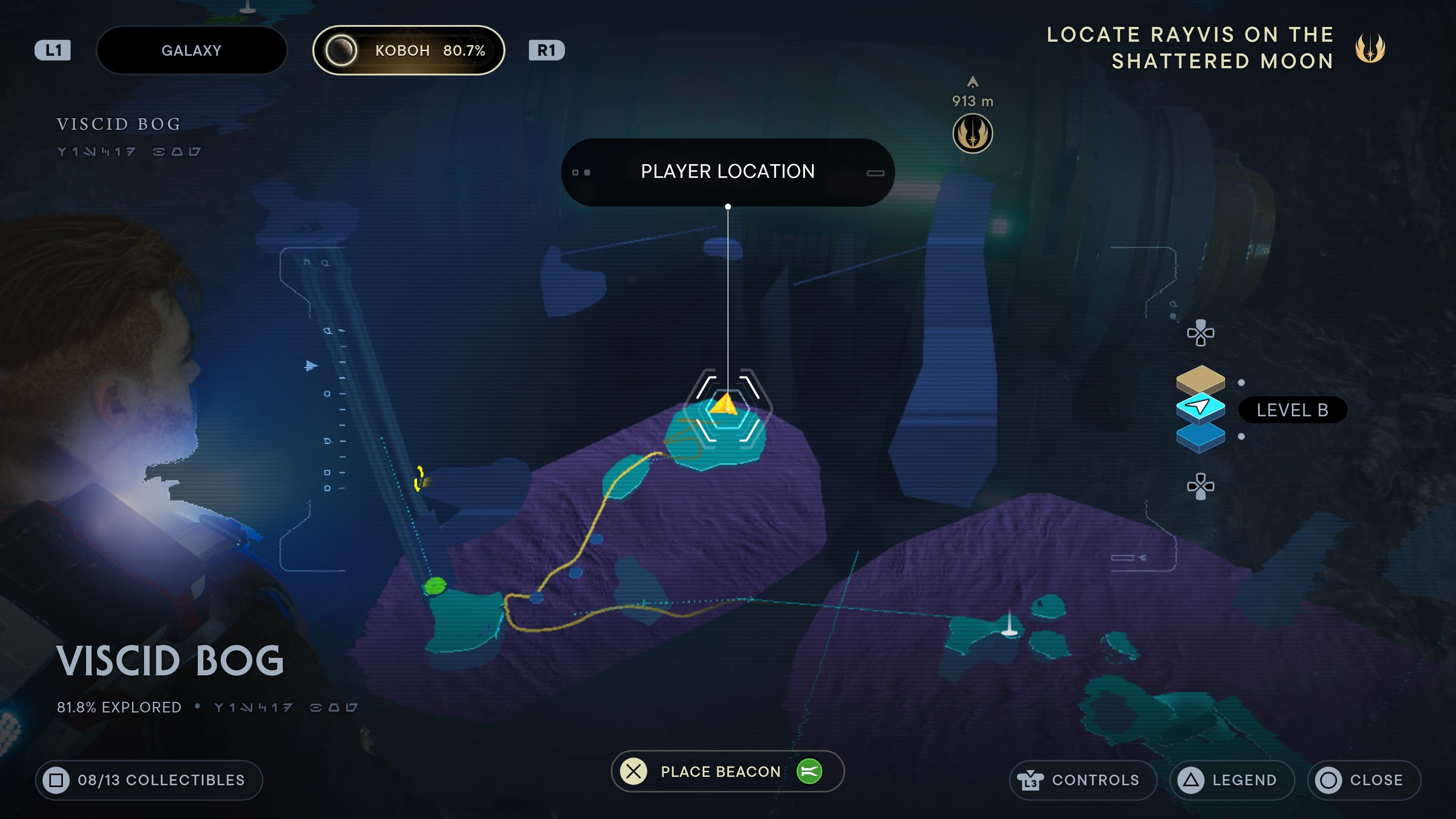Choose the tan upper level layer
The width and height of the screenshot is (1456, 819).
[1200, 379]
